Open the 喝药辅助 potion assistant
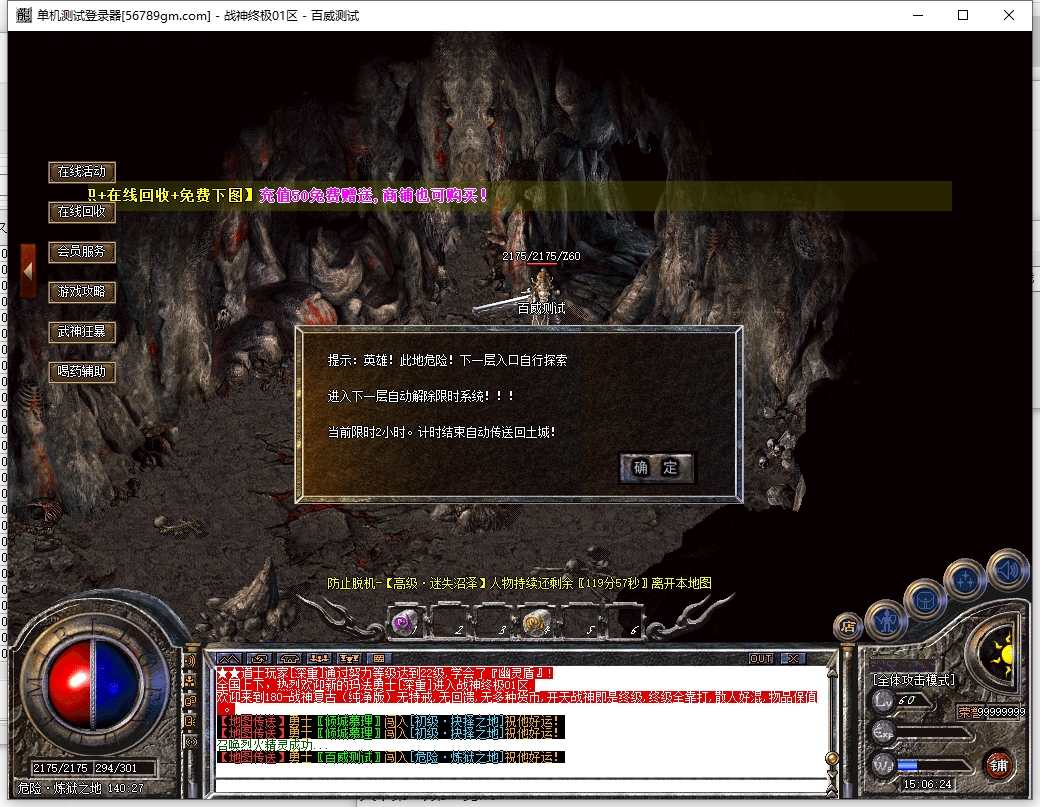The width and height of the screenshot is (1040, 807). coord(82,372)
